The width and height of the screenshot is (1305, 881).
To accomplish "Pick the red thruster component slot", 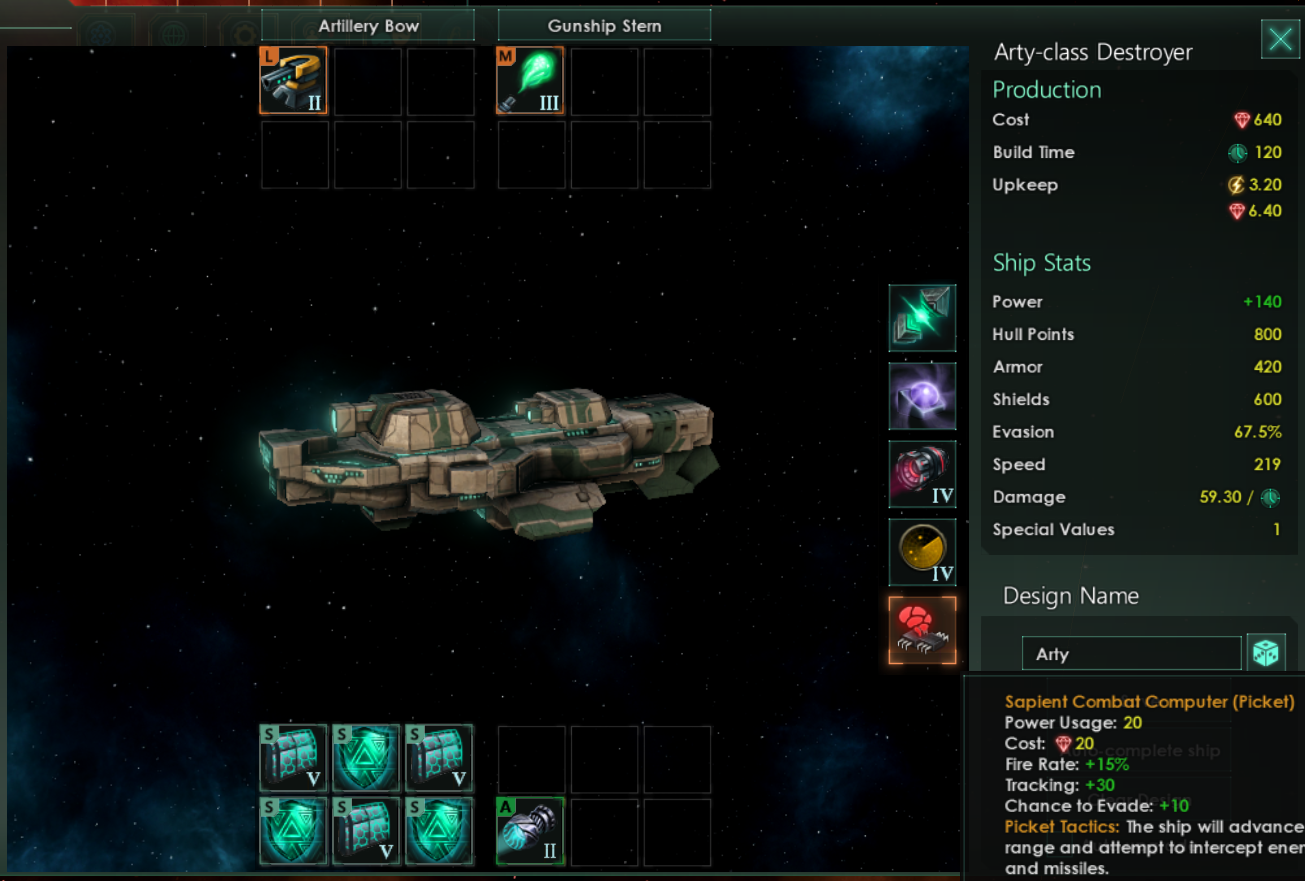I will (922, 474).
